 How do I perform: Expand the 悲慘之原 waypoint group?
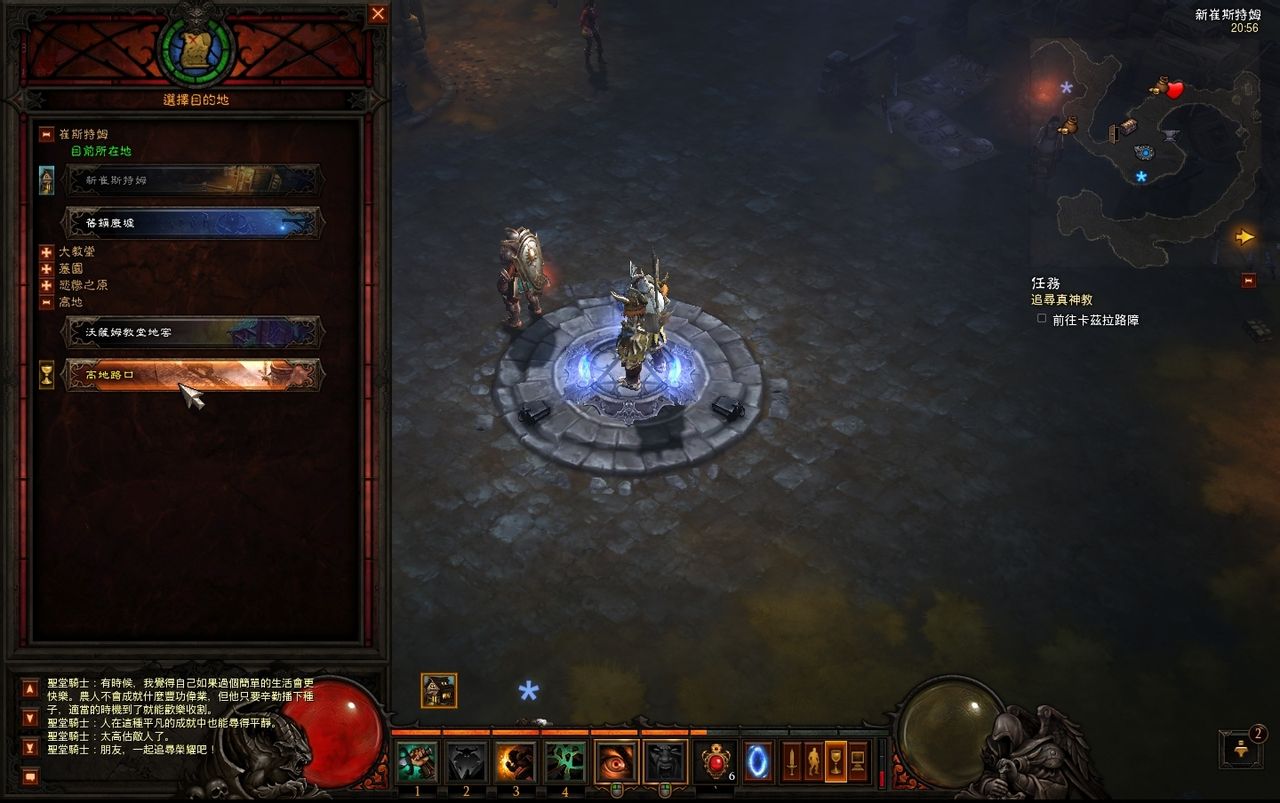pyautogui.click(x=46, y=285)
